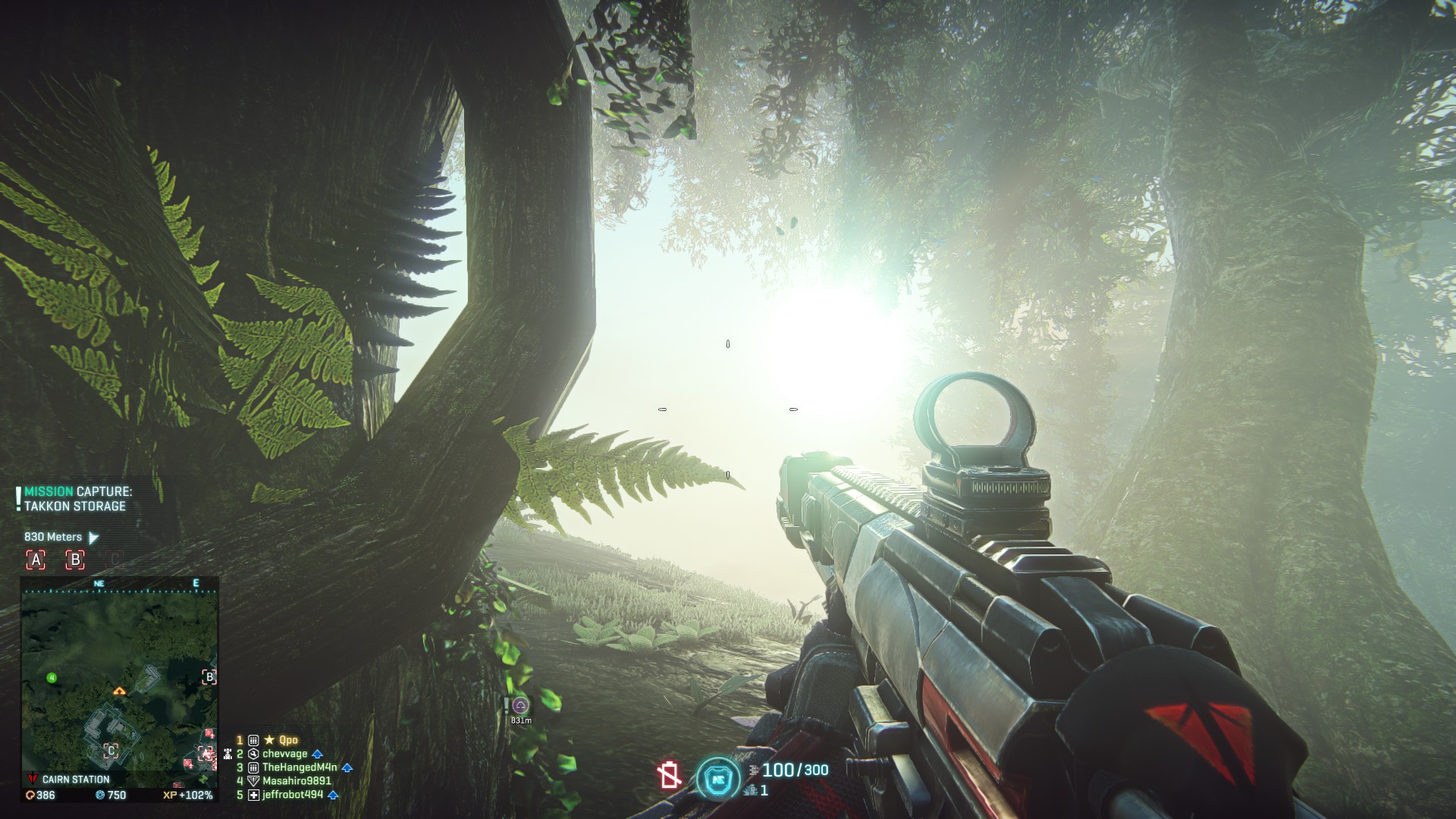1456x819 pixels.
Task: Select squad member TheHangedM4n
Action: coord(300,767)
